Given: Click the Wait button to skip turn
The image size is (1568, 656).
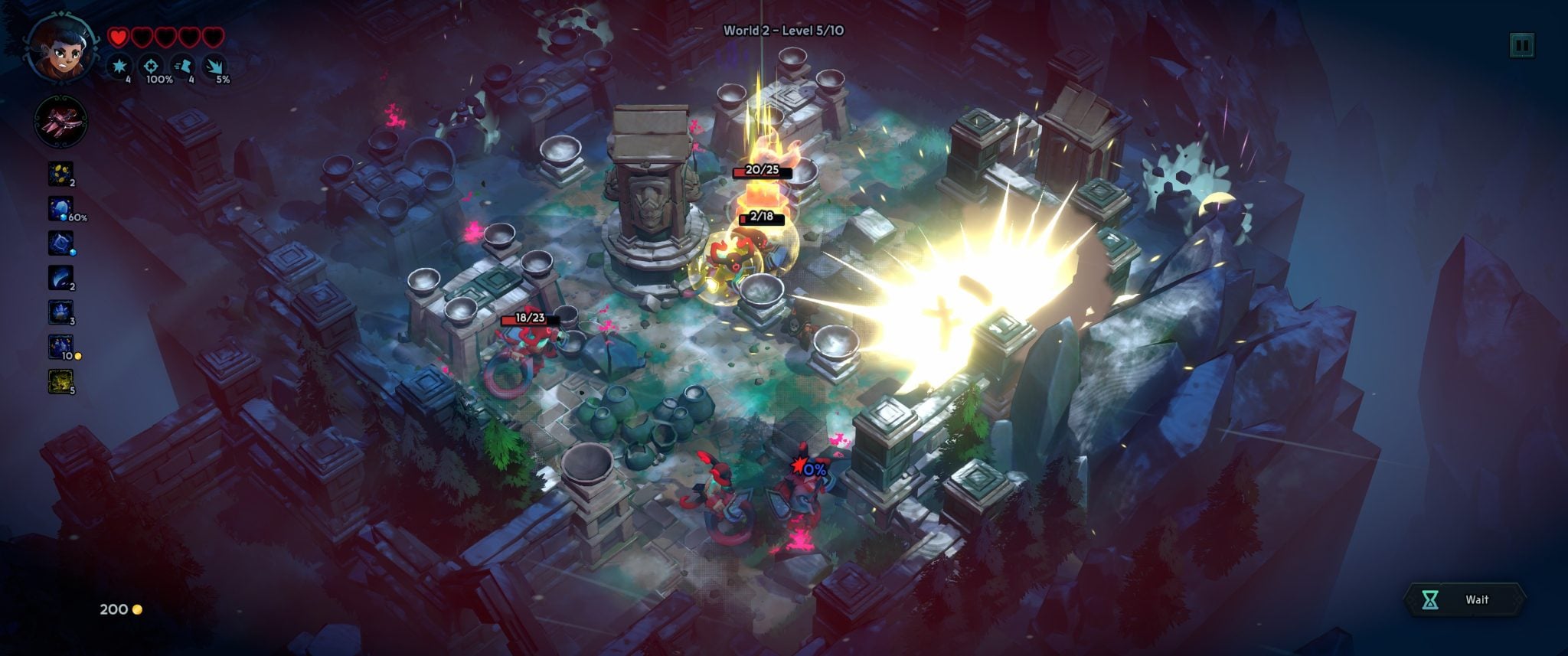Looking at the screenshot, I should pos(1465,599).
